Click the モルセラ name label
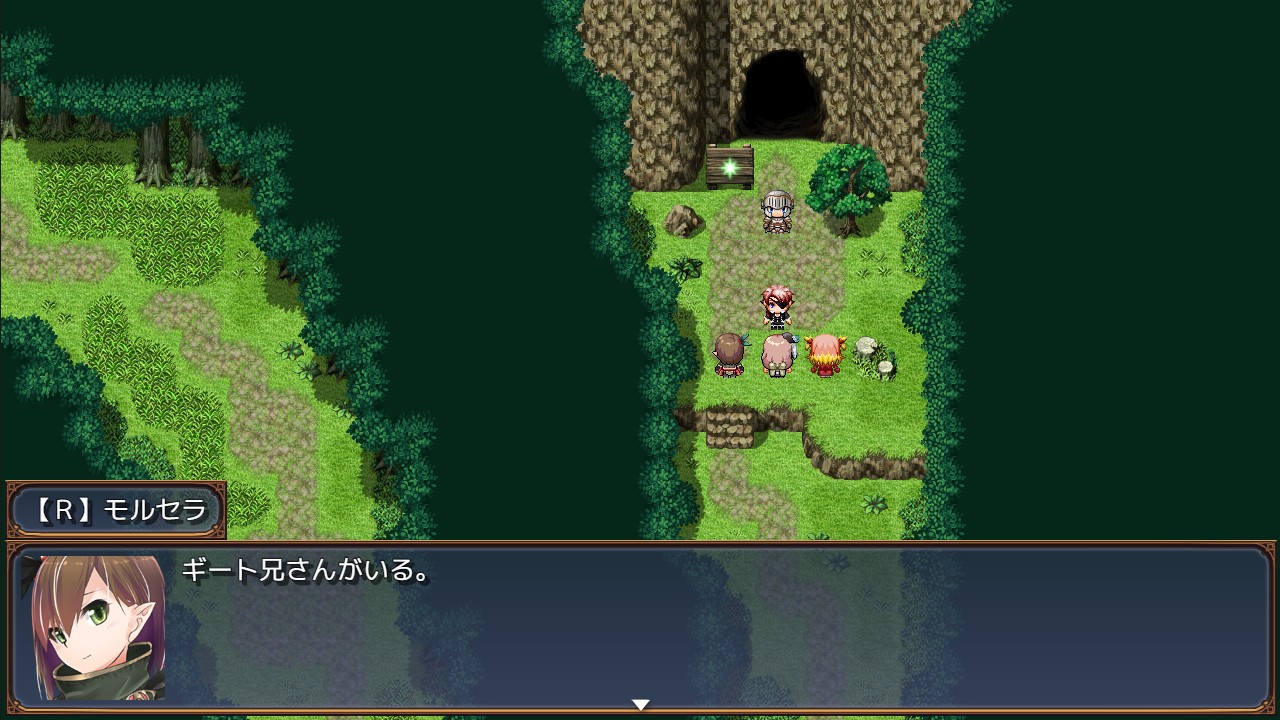1280x720 pixels. pyautogui.click(x=155, y=510)
